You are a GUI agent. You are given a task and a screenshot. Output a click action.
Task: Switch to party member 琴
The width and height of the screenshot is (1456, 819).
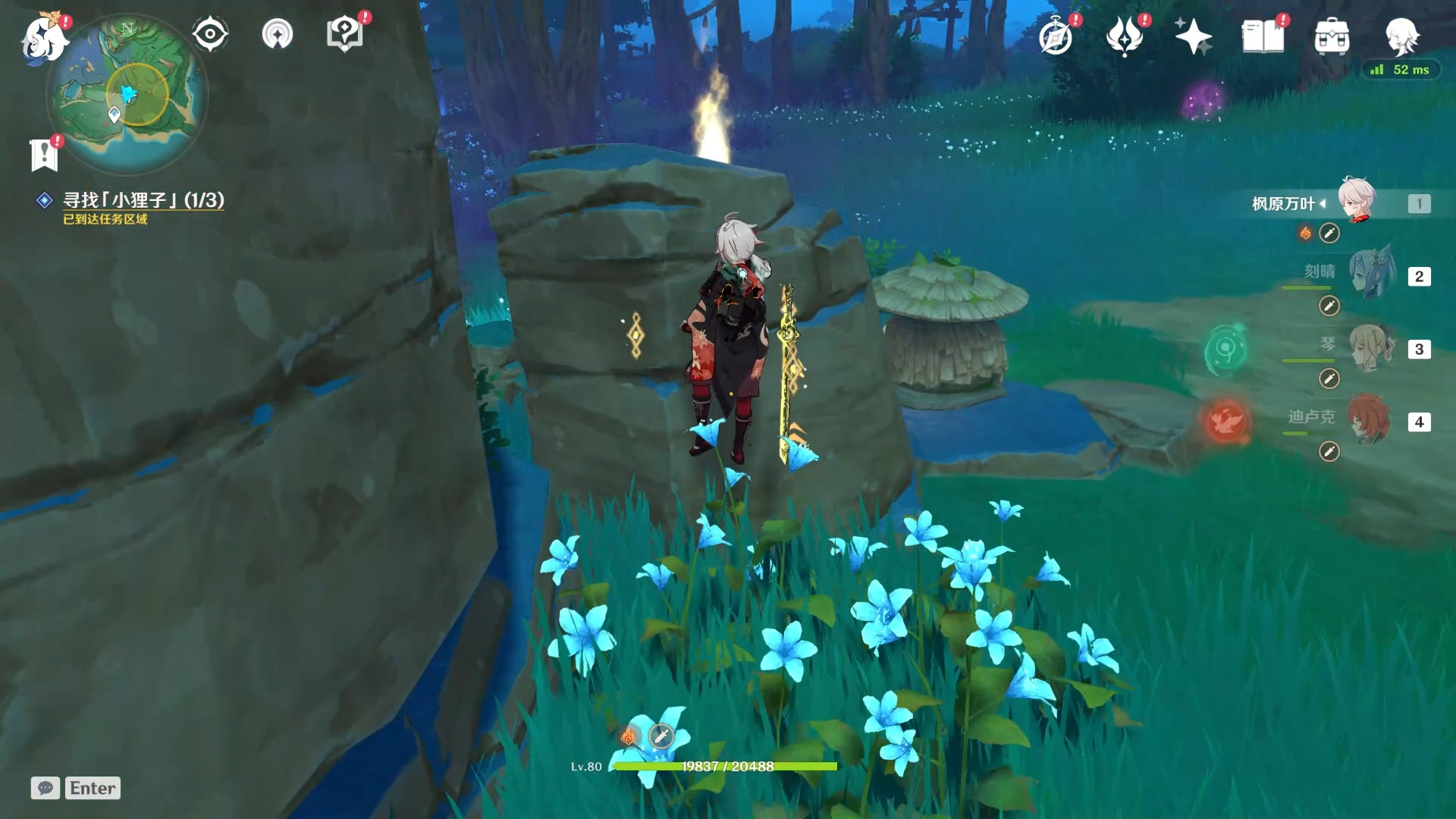(x=1371, y=347)
